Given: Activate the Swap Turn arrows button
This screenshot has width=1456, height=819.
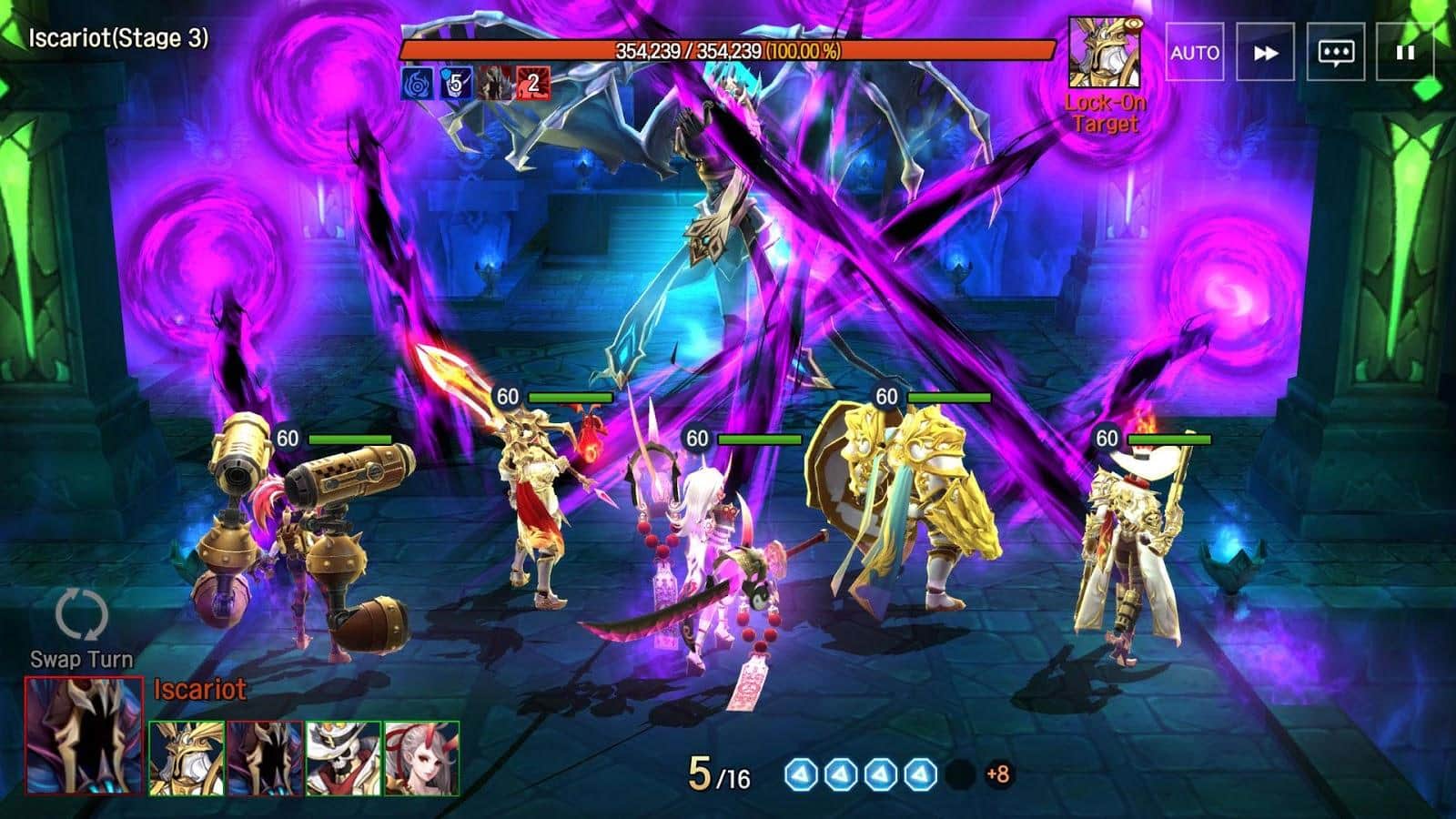Looking at the screenshot, I should click(82, 614).
